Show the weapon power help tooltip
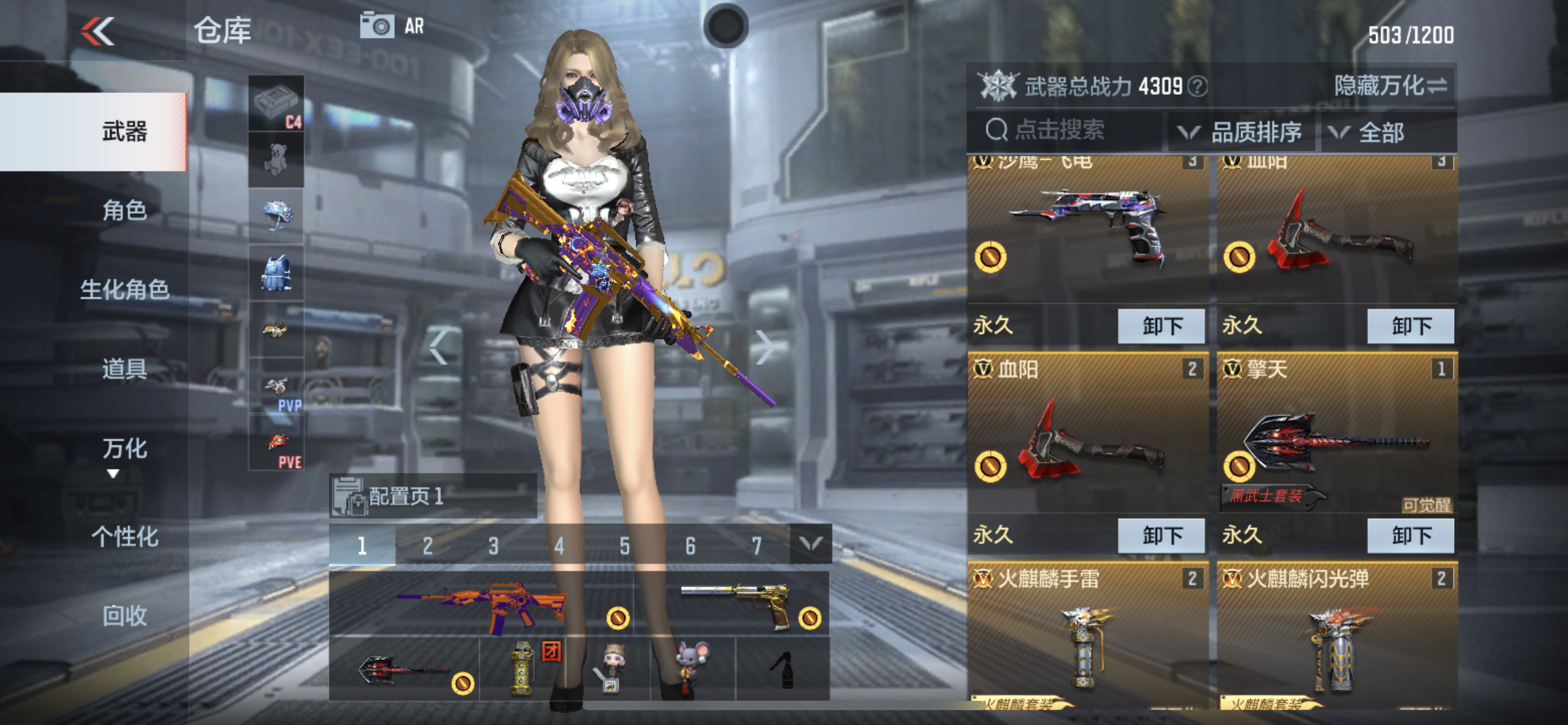1568x725 pixels. coord(1199,86)
